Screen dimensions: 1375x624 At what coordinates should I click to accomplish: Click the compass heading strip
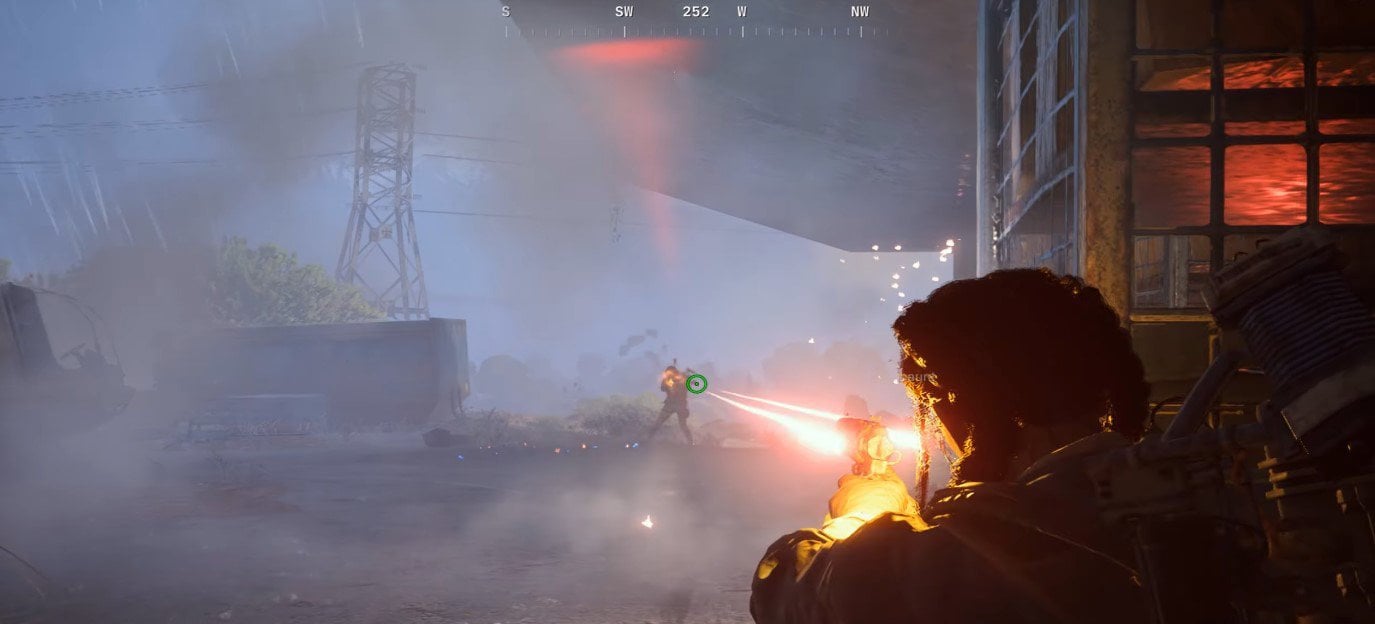point(696,22)
